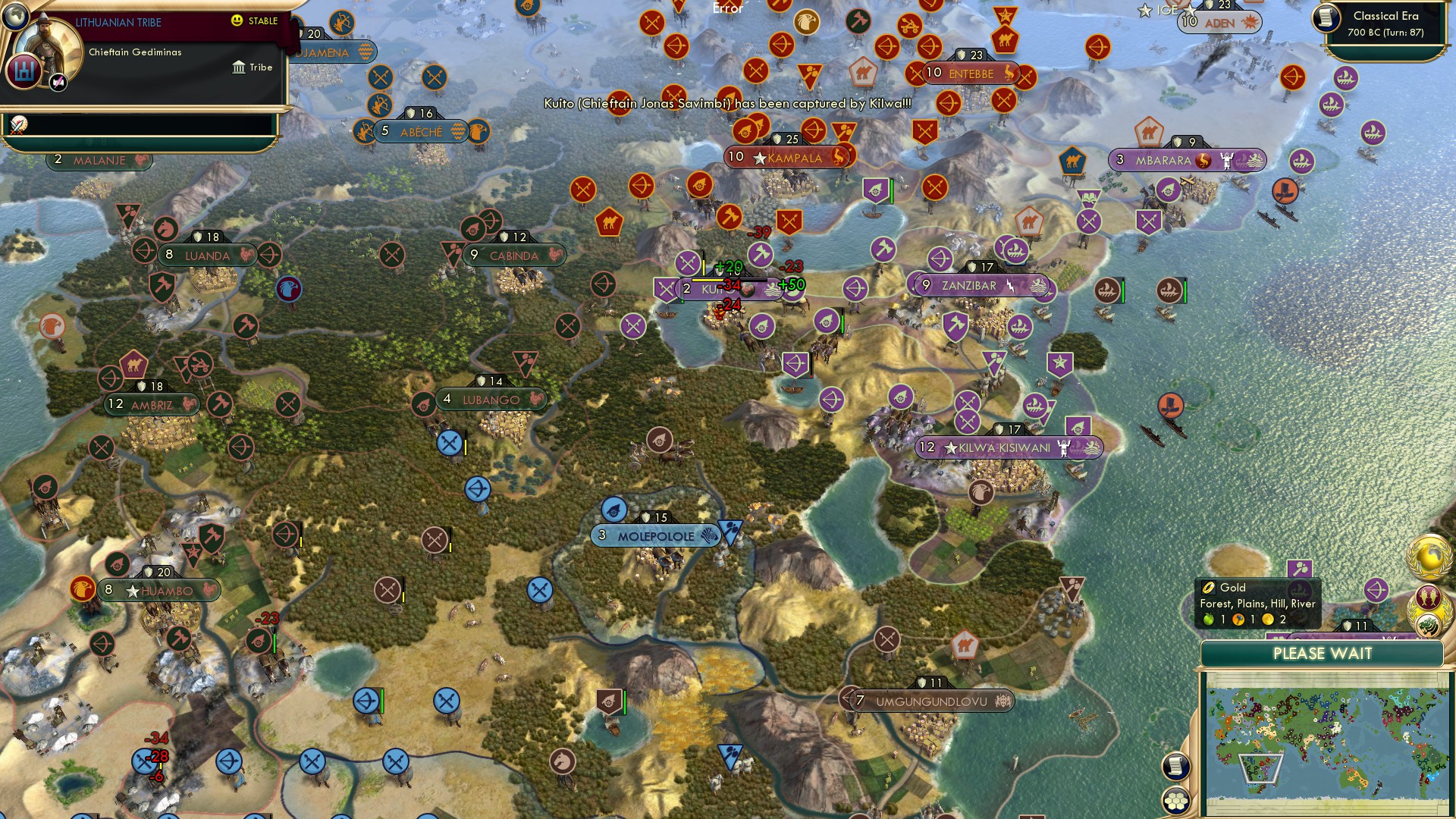Open city view via the red city icon
This screenshot has width=1456, height=819.
click(24, 71)
